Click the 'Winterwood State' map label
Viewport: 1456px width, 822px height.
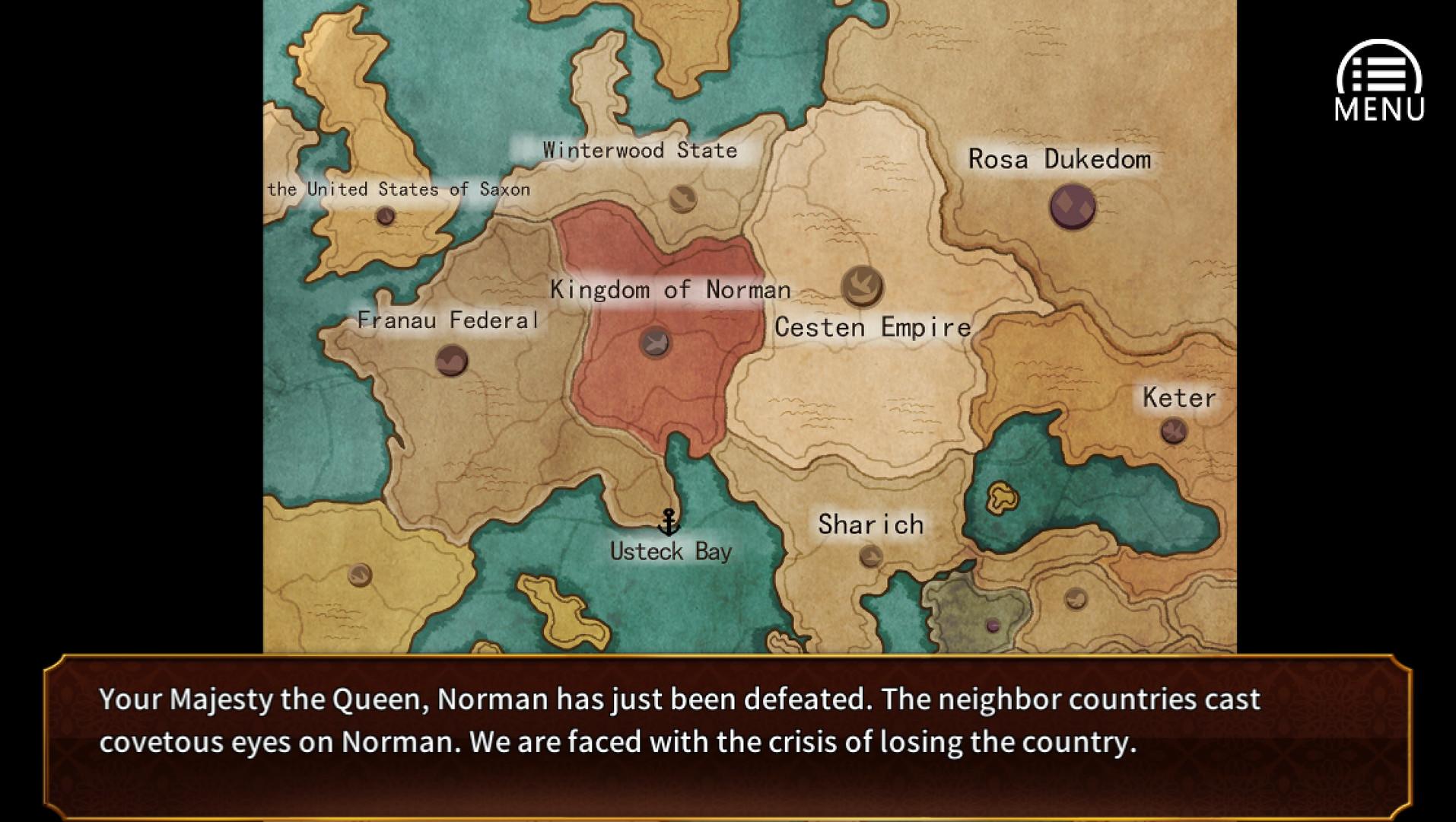[639, 150]
